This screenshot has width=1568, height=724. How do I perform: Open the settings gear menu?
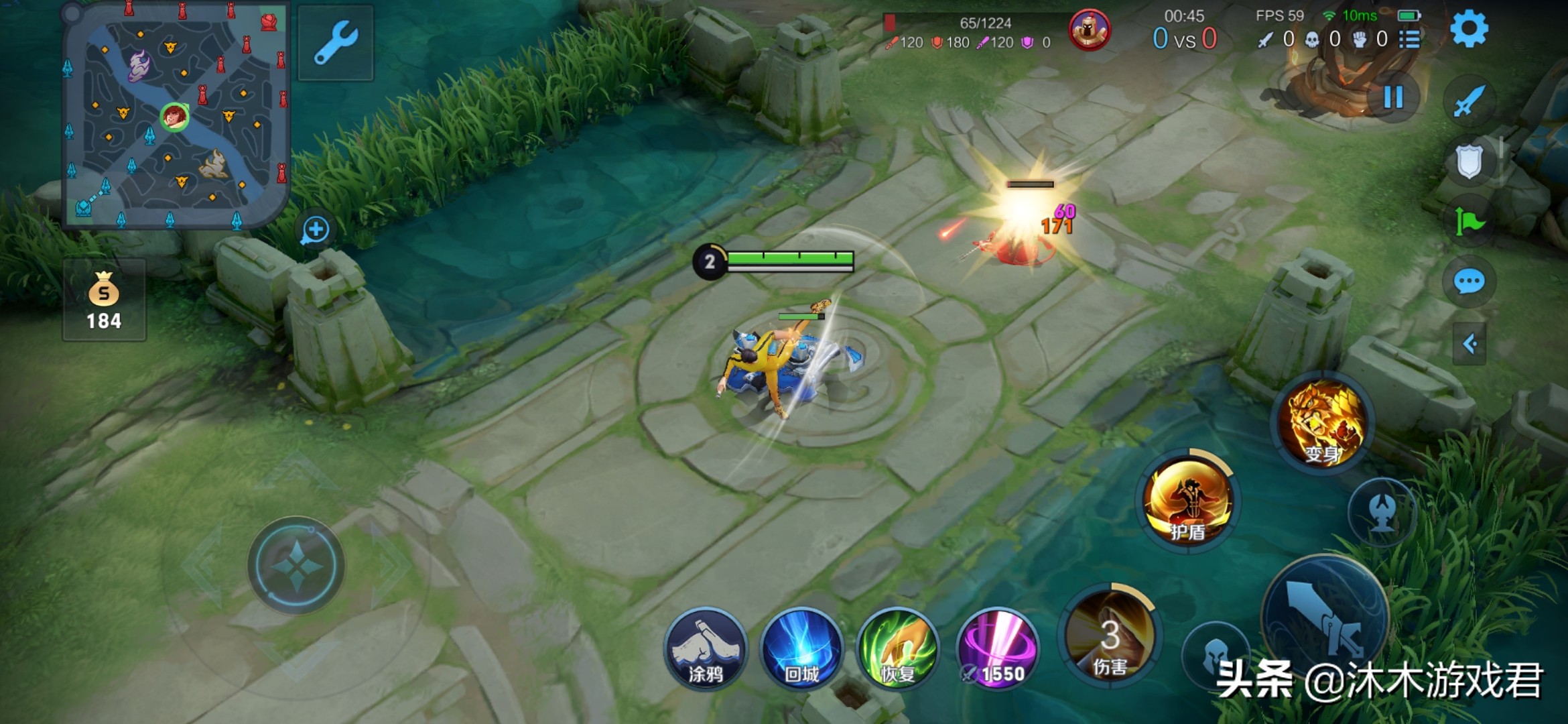click(x=1469, y=29)
